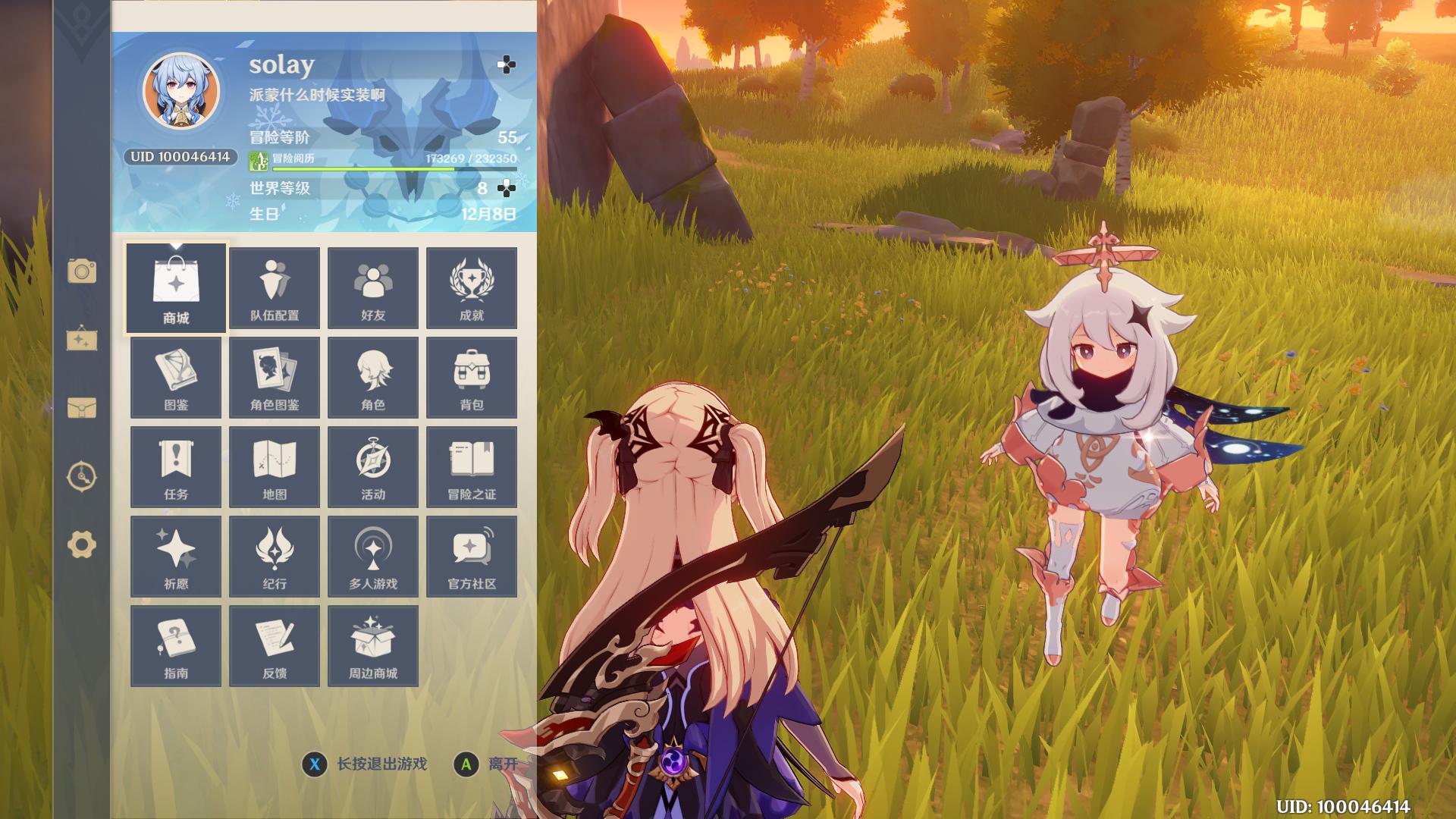Open the 纪行 battle pass

pyautogui.click(x=275, y=557)
